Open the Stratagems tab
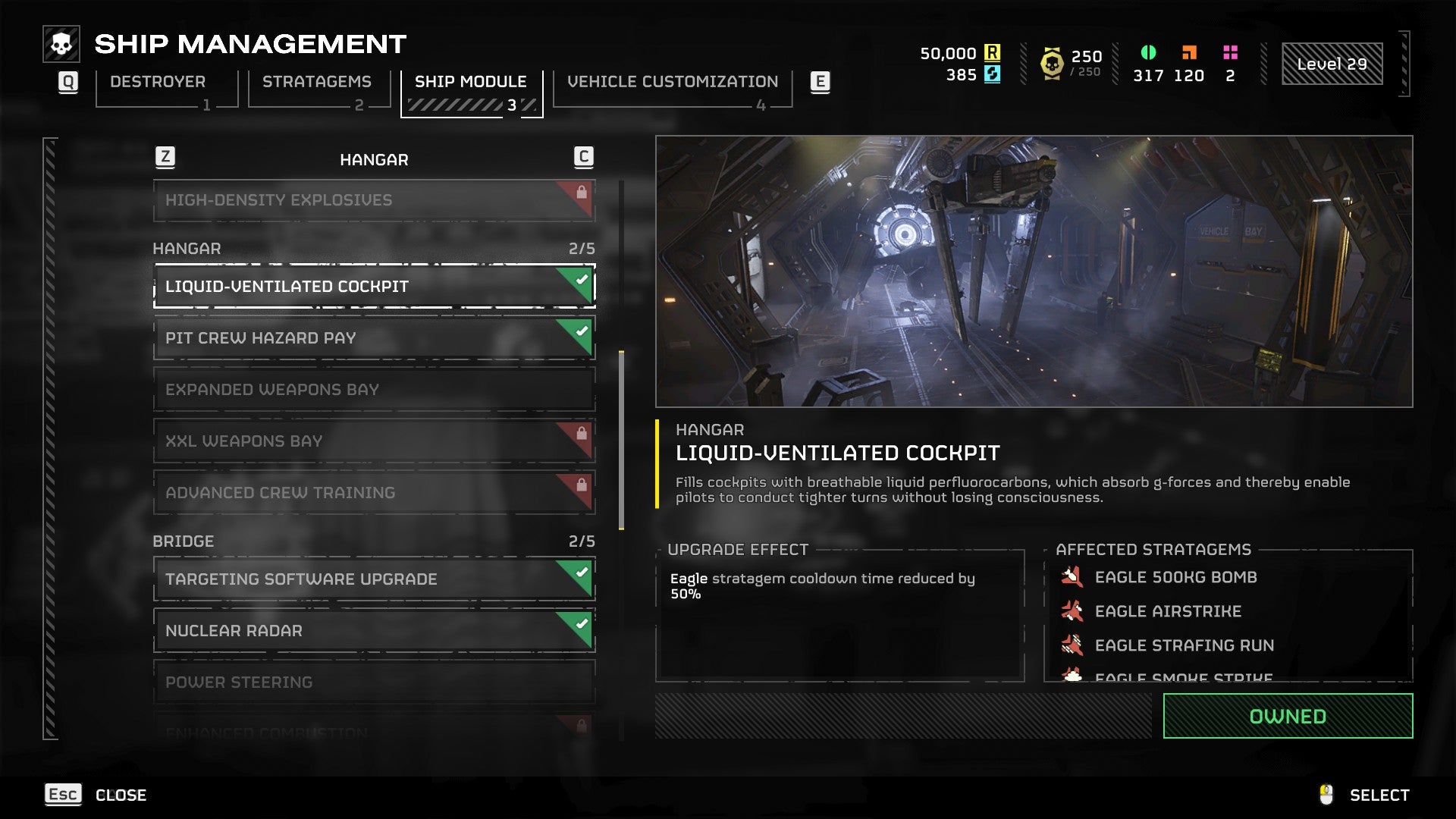 (317, 83)
